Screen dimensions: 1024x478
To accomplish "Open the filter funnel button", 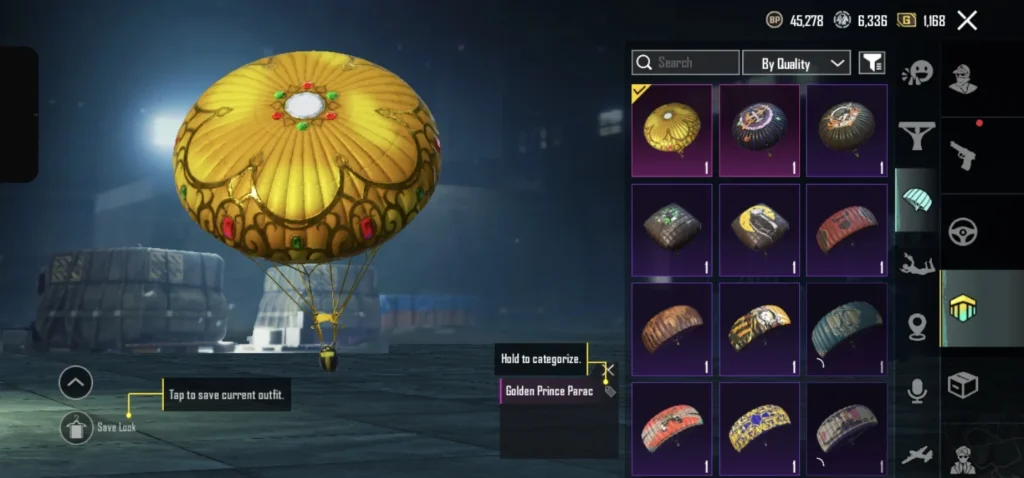I will click(872, 63).
